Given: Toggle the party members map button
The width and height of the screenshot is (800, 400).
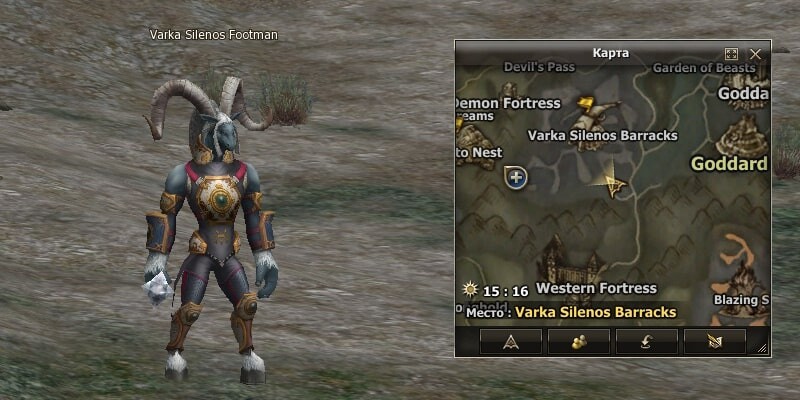Looking at the screenshot, I should pos(578,341).
